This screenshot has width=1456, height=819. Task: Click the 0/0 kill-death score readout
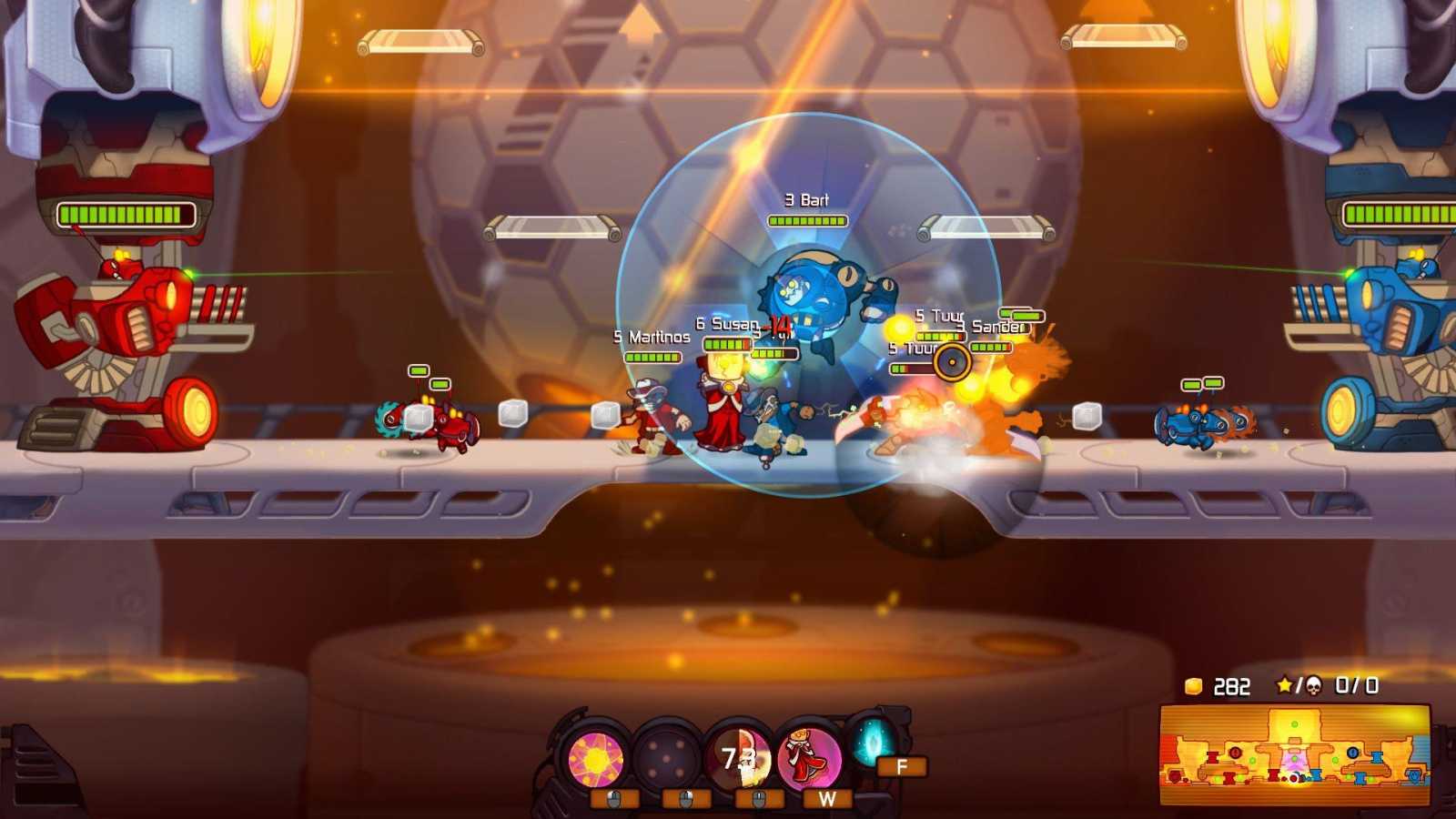[x=1356, y=685]
